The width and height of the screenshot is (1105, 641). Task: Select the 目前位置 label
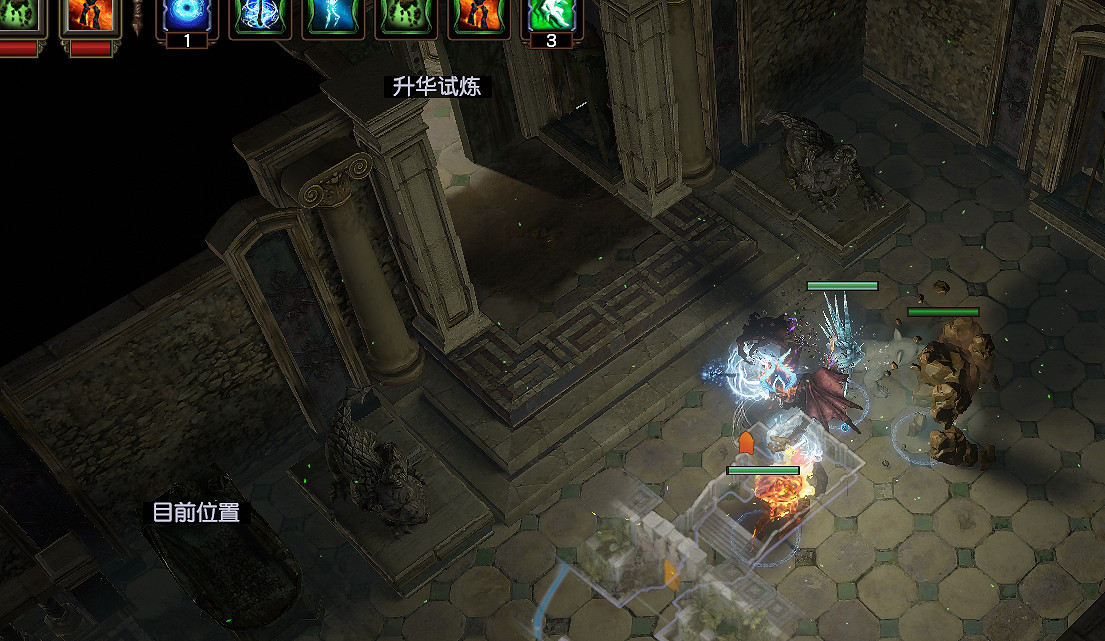(196, 513)
